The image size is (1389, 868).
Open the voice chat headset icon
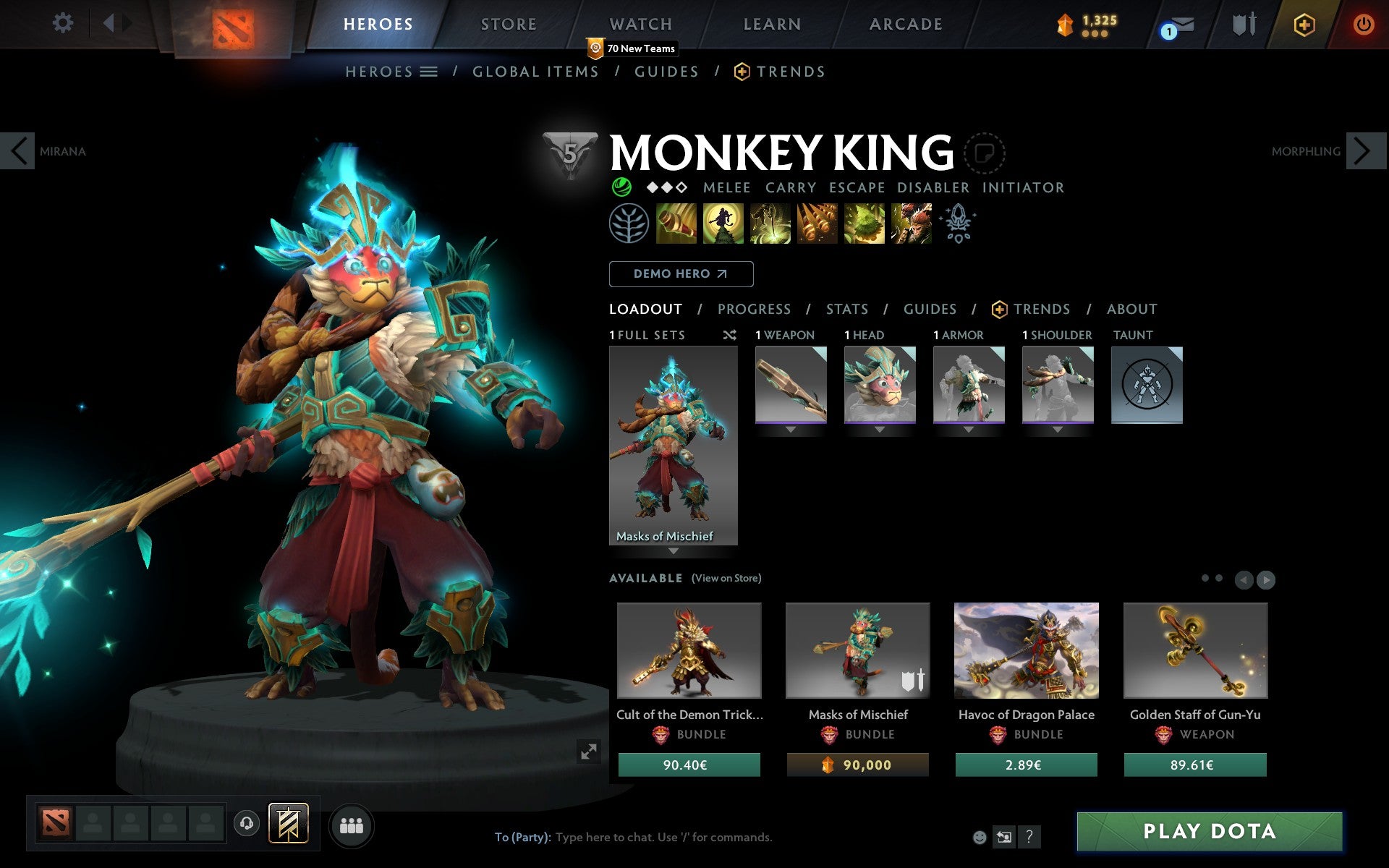247,822
